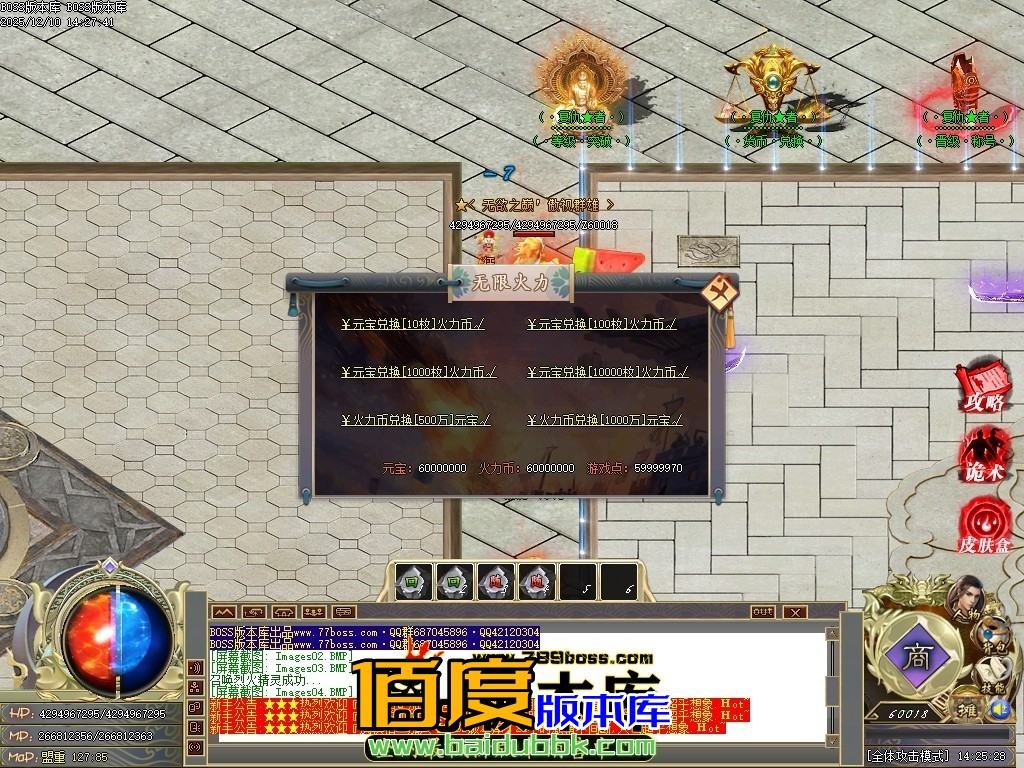The image size is (1024, 768).
Task: Exchange yuanbao for 10 firepower coins
Action: coord(413,324)
